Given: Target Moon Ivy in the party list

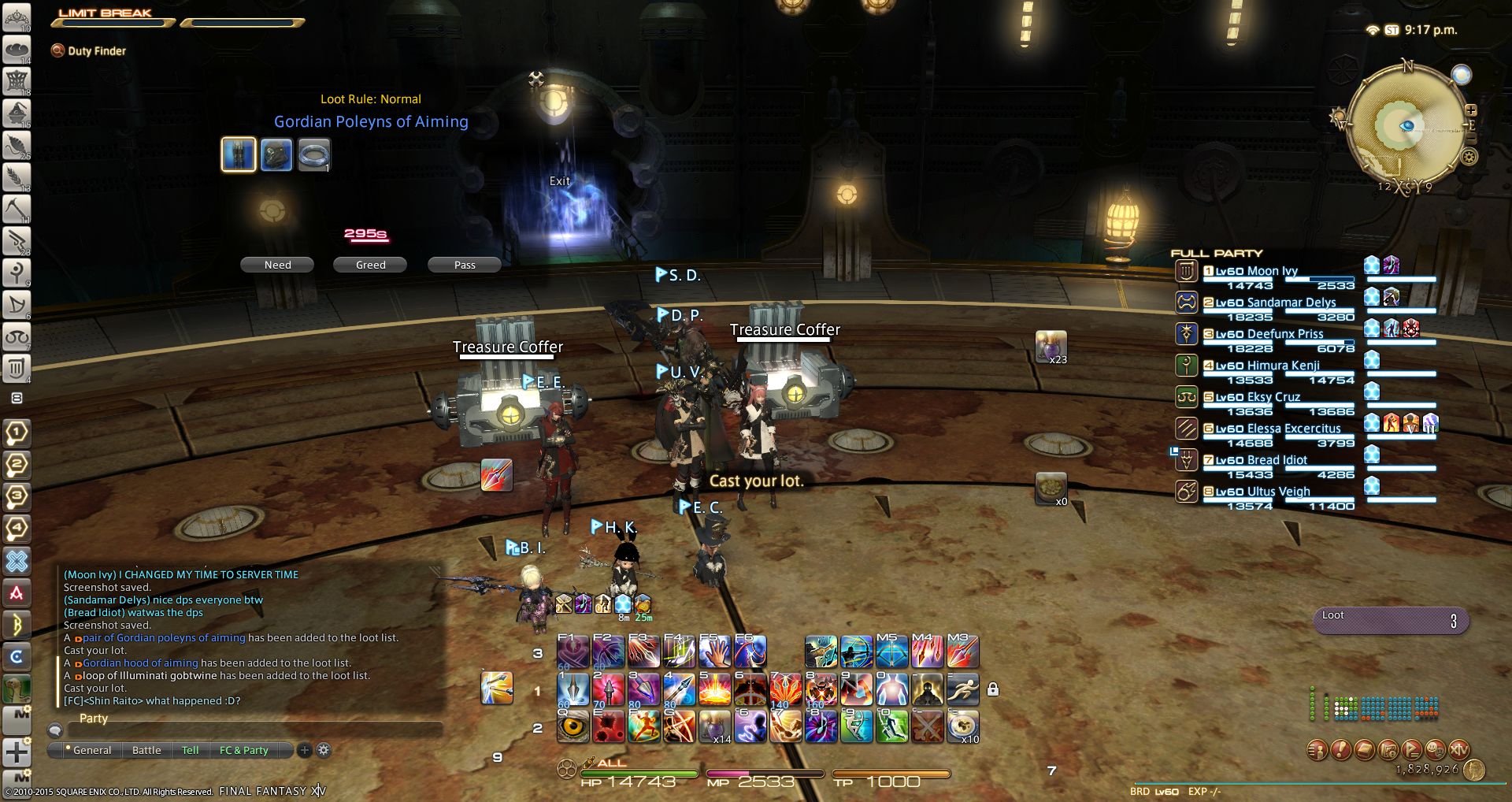Looking at the screenshot, I should [1257, 272].
